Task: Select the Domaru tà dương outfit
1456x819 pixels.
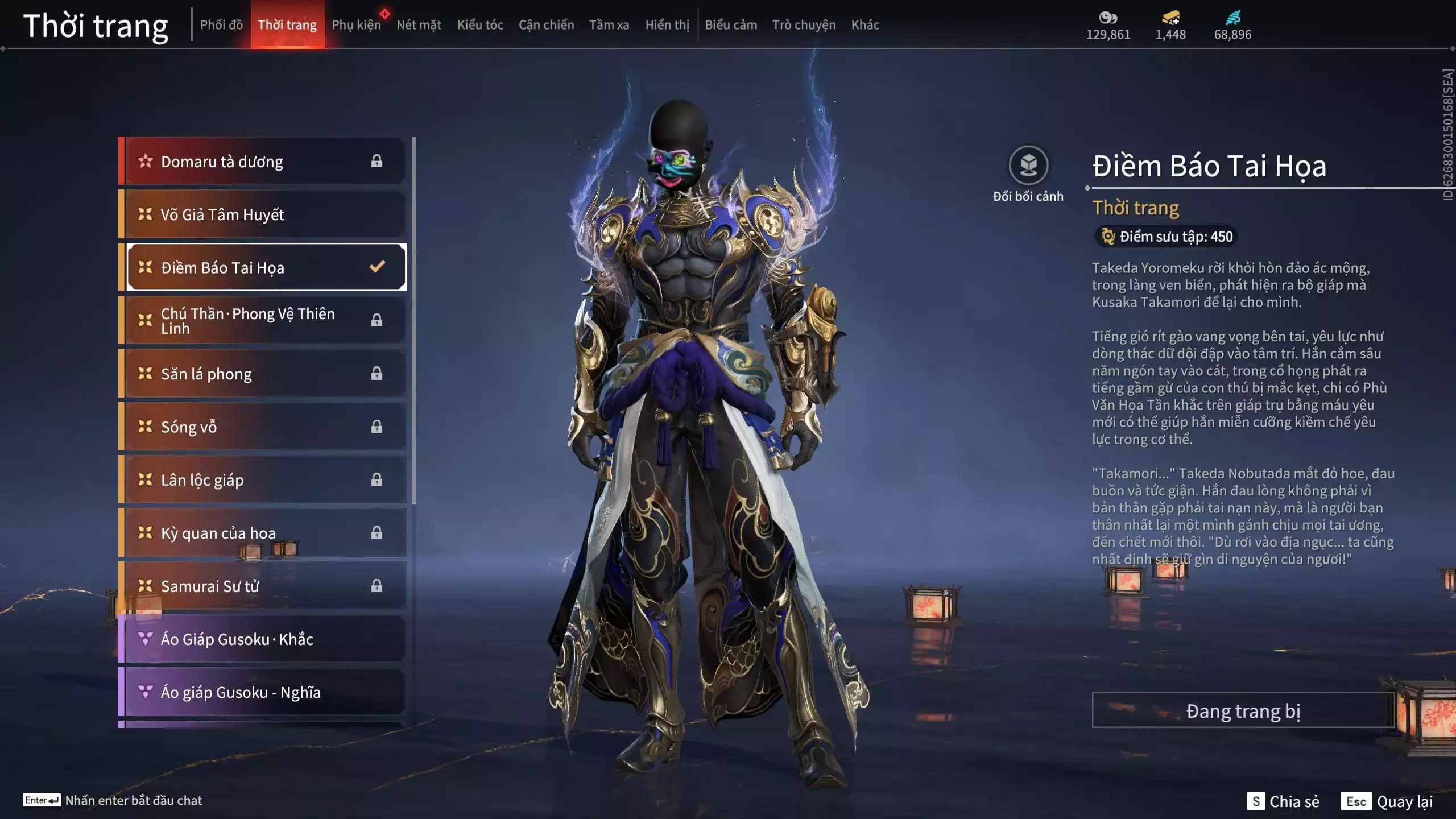Action: tap(264, 162)
